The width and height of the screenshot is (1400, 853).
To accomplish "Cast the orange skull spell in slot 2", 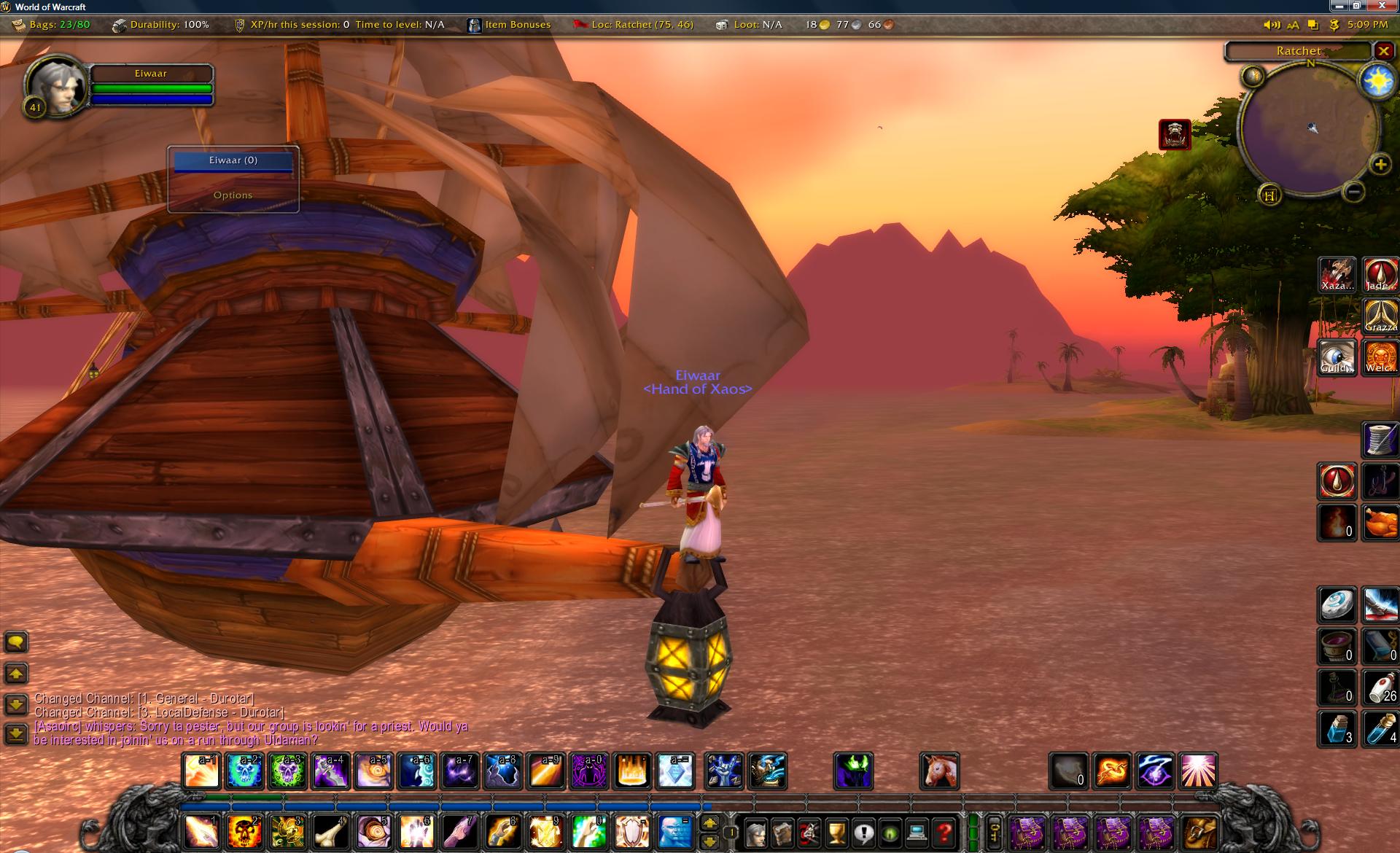I will (244, 831).
